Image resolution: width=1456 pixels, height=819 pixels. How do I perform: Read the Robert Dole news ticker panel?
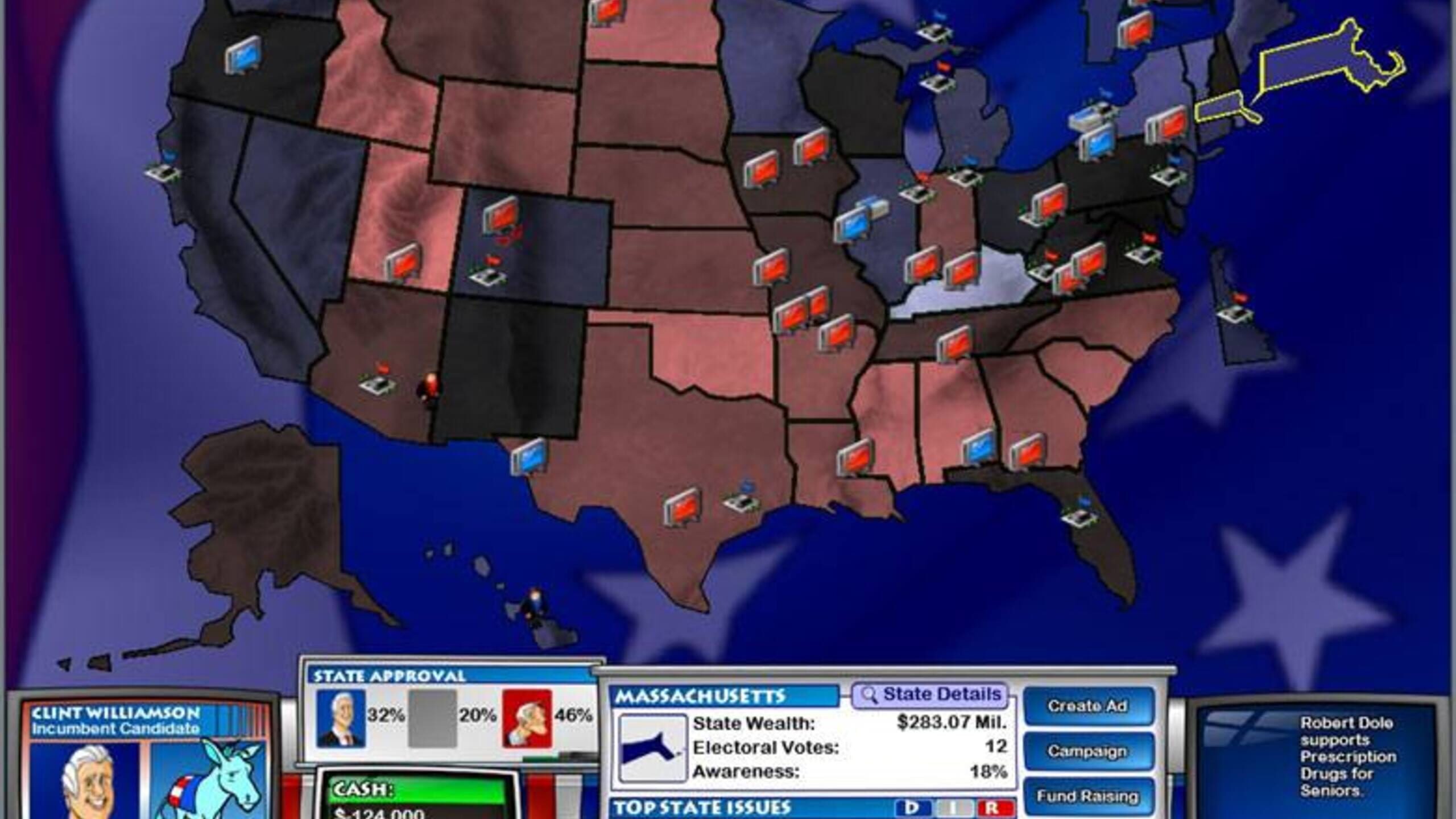pyautogui.click(x=1331, y=756)
